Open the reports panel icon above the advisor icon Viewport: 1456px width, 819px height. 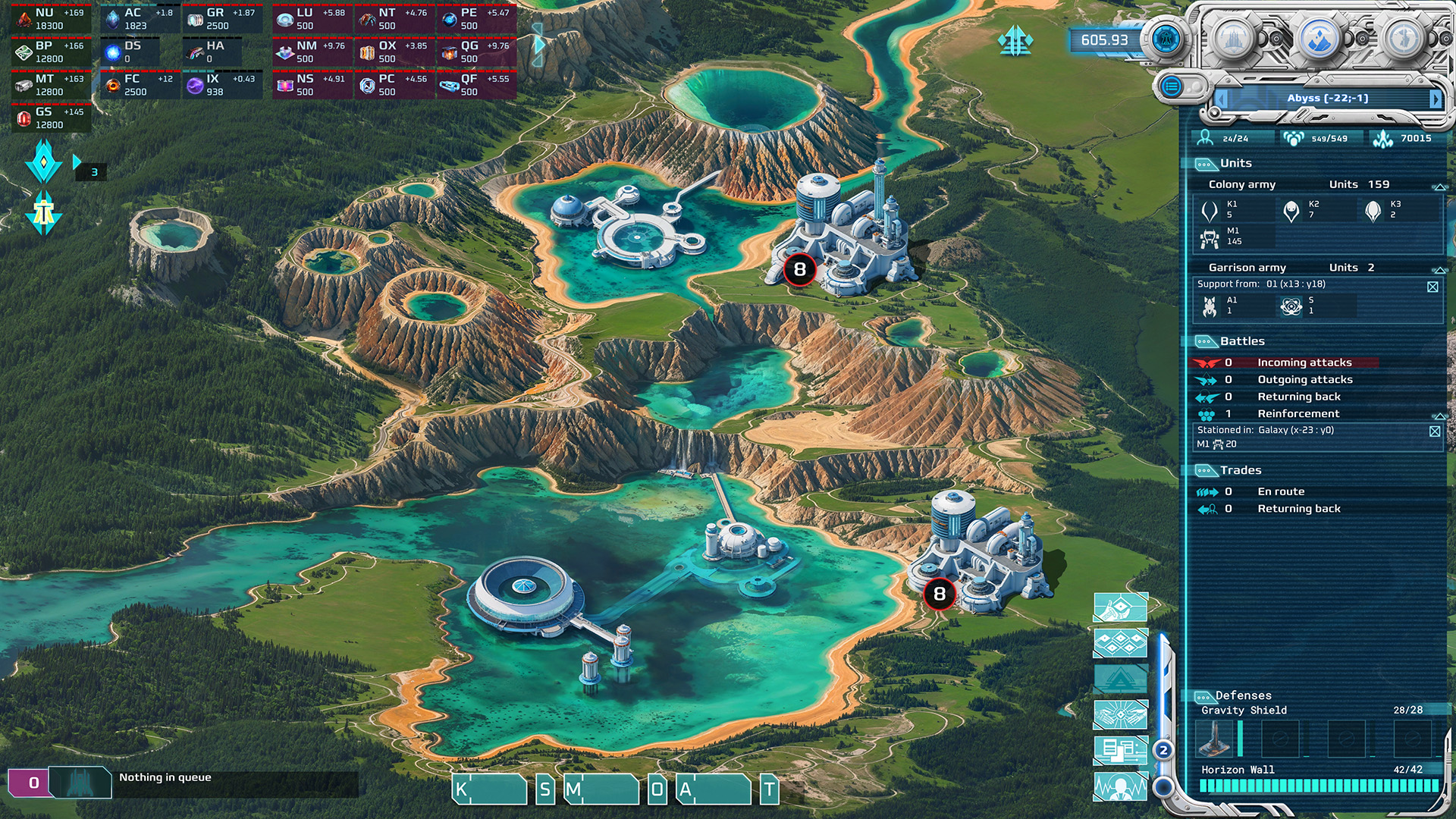(x=1119, y=748)
